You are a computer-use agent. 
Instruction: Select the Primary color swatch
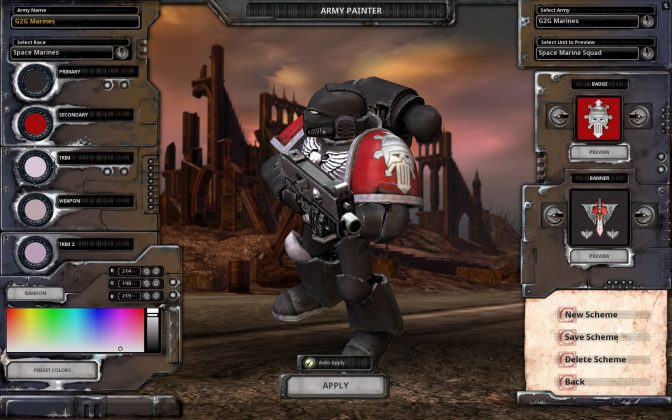click(36, 81)
